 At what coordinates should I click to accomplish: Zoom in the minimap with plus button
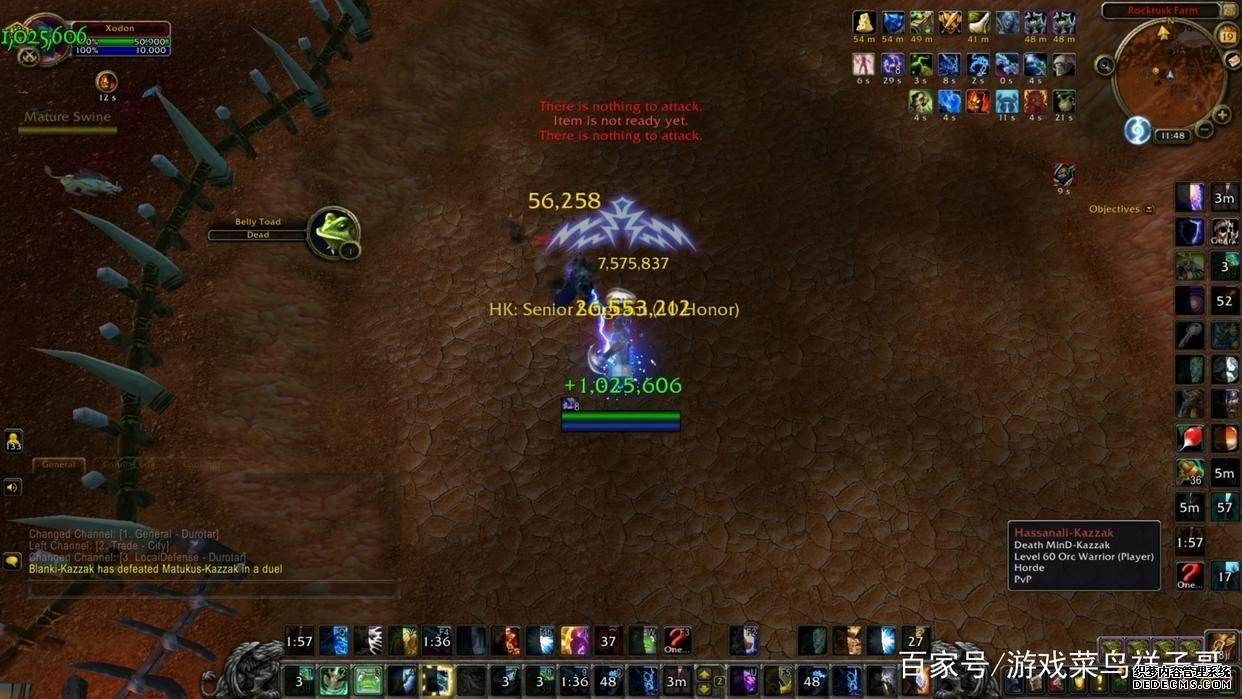(x=1222, y=115)
